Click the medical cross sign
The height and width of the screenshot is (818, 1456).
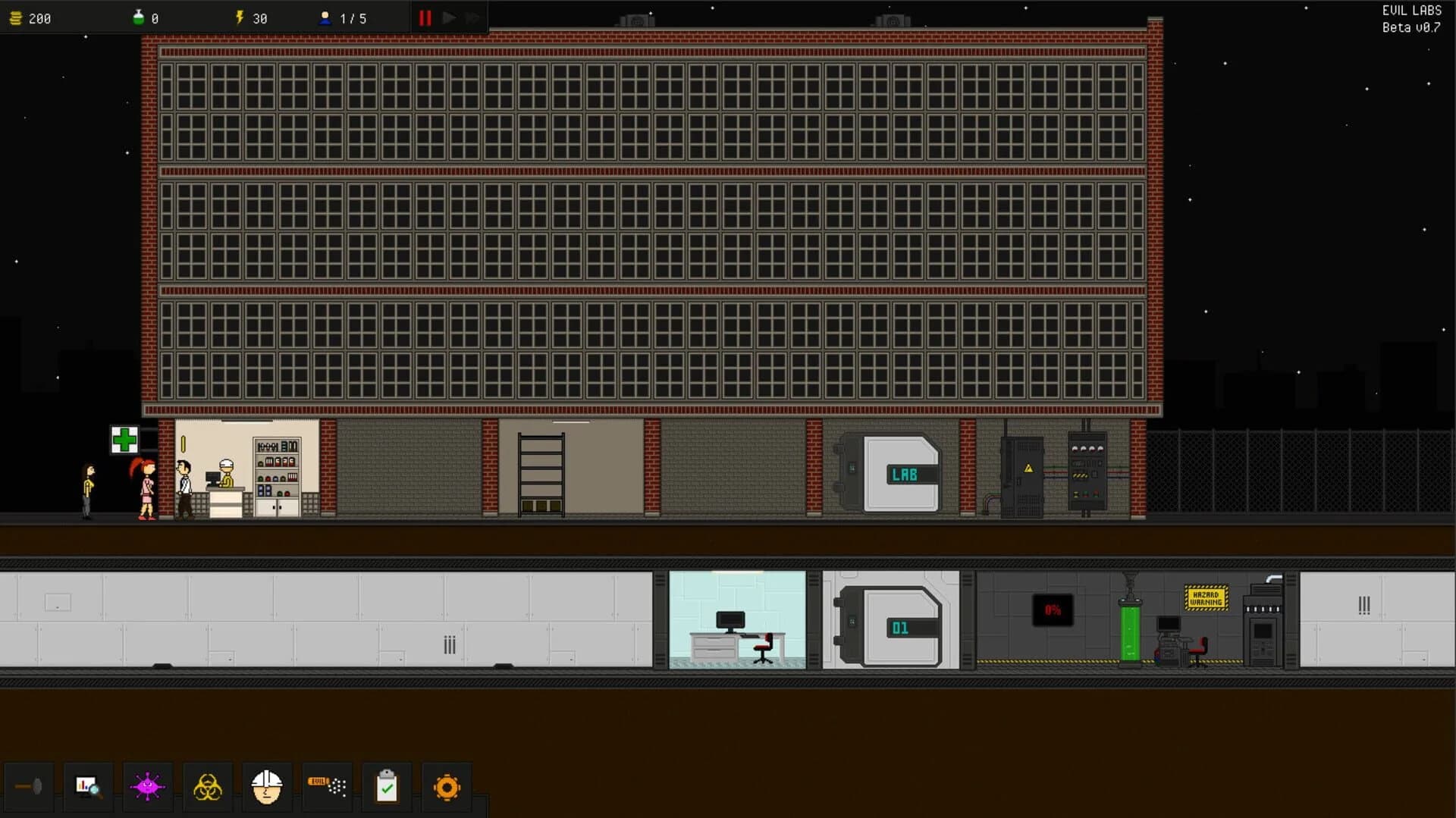124,438
